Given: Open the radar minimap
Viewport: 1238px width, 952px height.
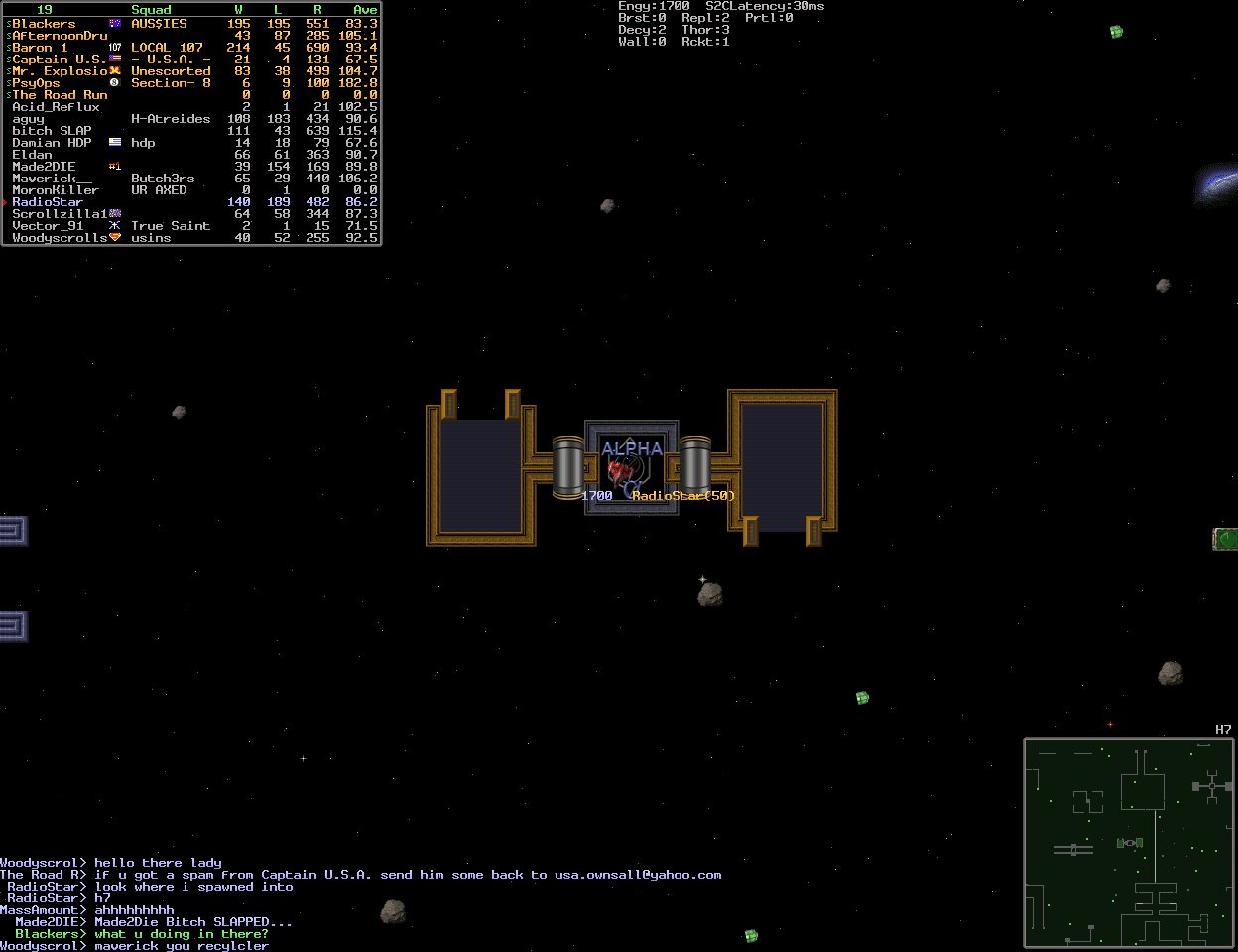Looking at the screenshot, I should 1129,842.
